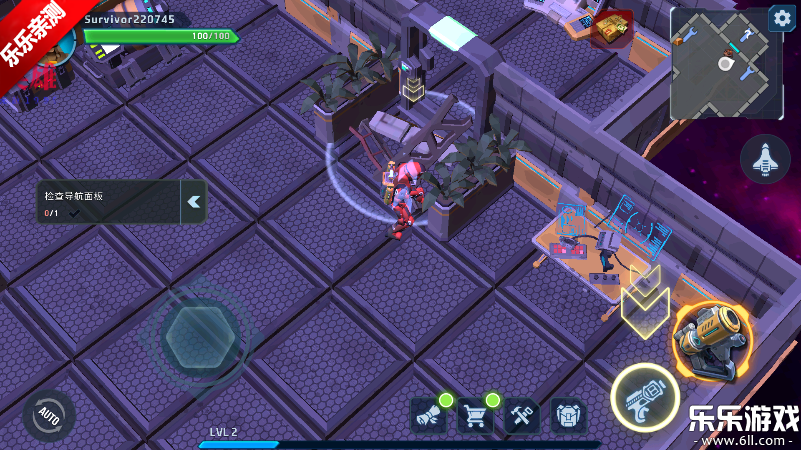Image resolution: width=801 pixels, height=450 pixels.
Task: Open the shopping cart store
Action: (x=475, y=414)
